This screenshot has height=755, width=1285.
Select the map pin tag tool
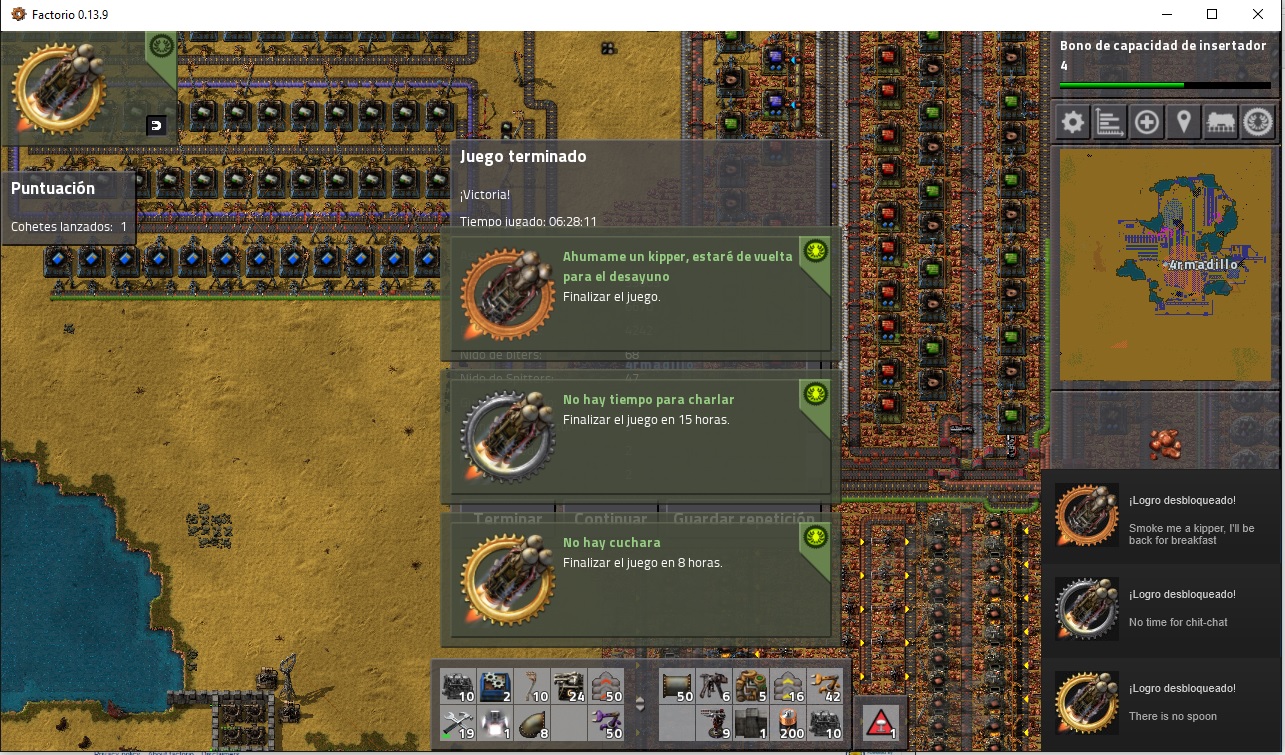click(1183, 121)
